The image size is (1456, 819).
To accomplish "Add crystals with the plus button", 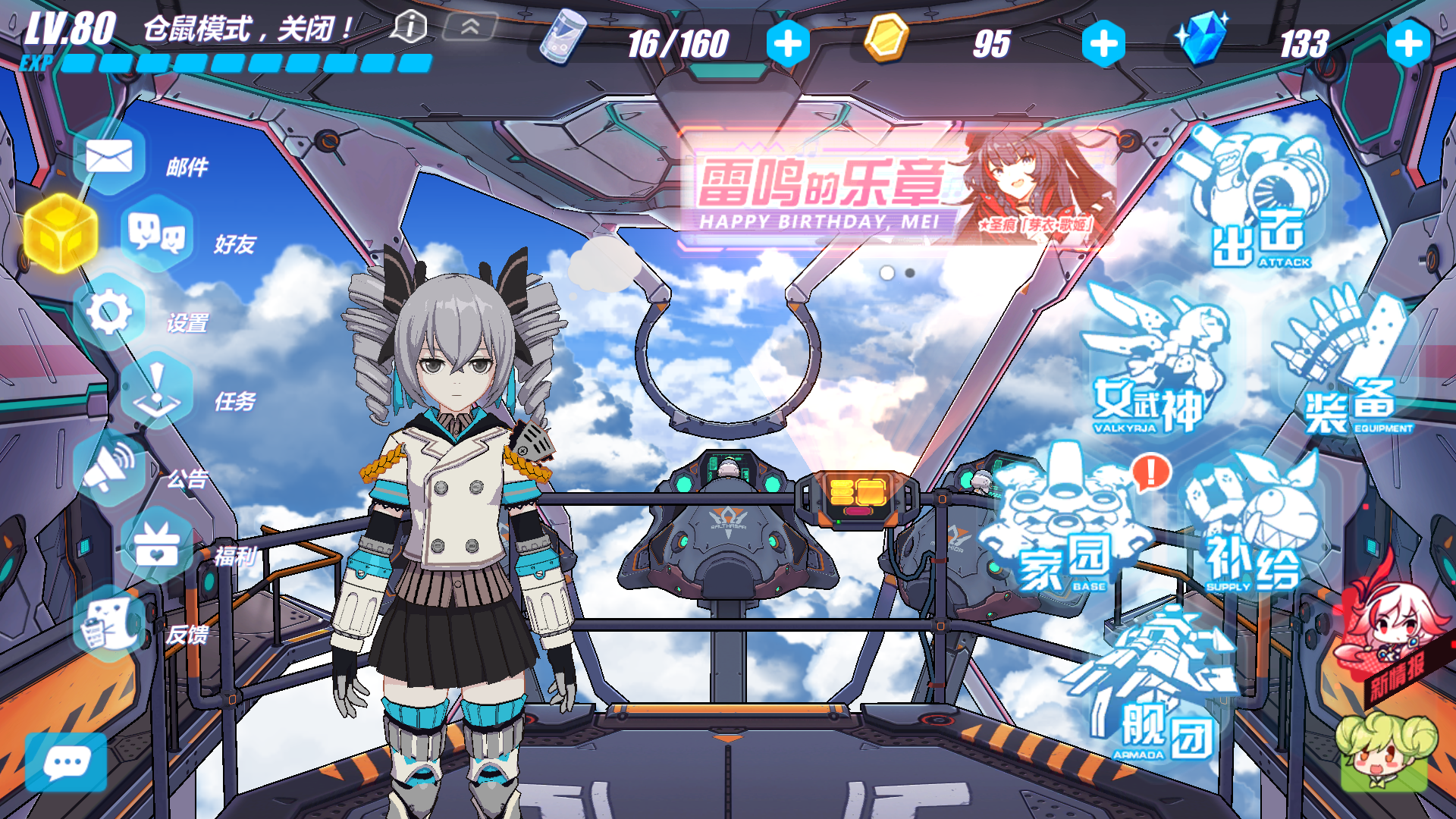I will [1408, 44].
